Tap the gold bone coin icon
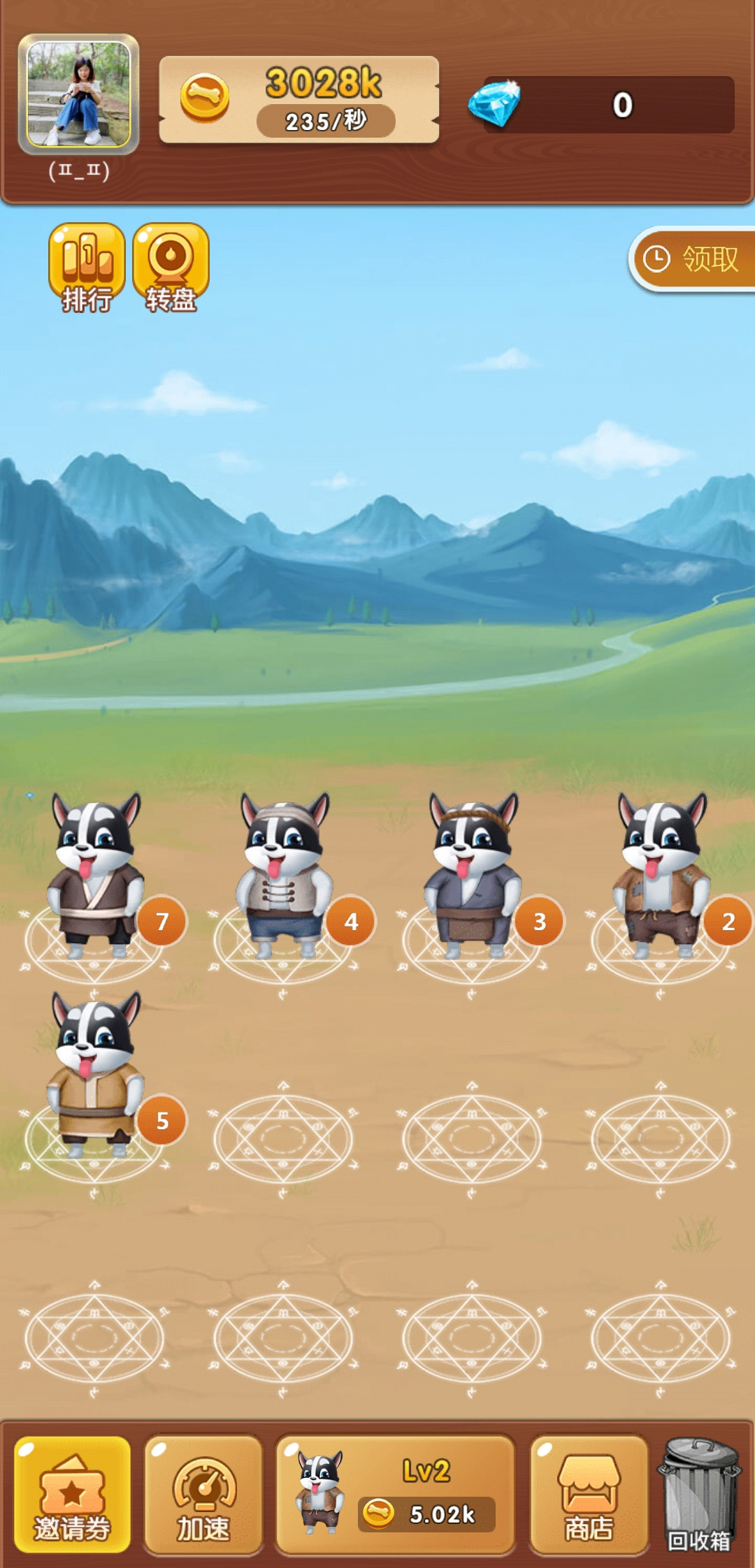Image resolution: width=755 pixels, height=1568 pixels. coord(205,98)
